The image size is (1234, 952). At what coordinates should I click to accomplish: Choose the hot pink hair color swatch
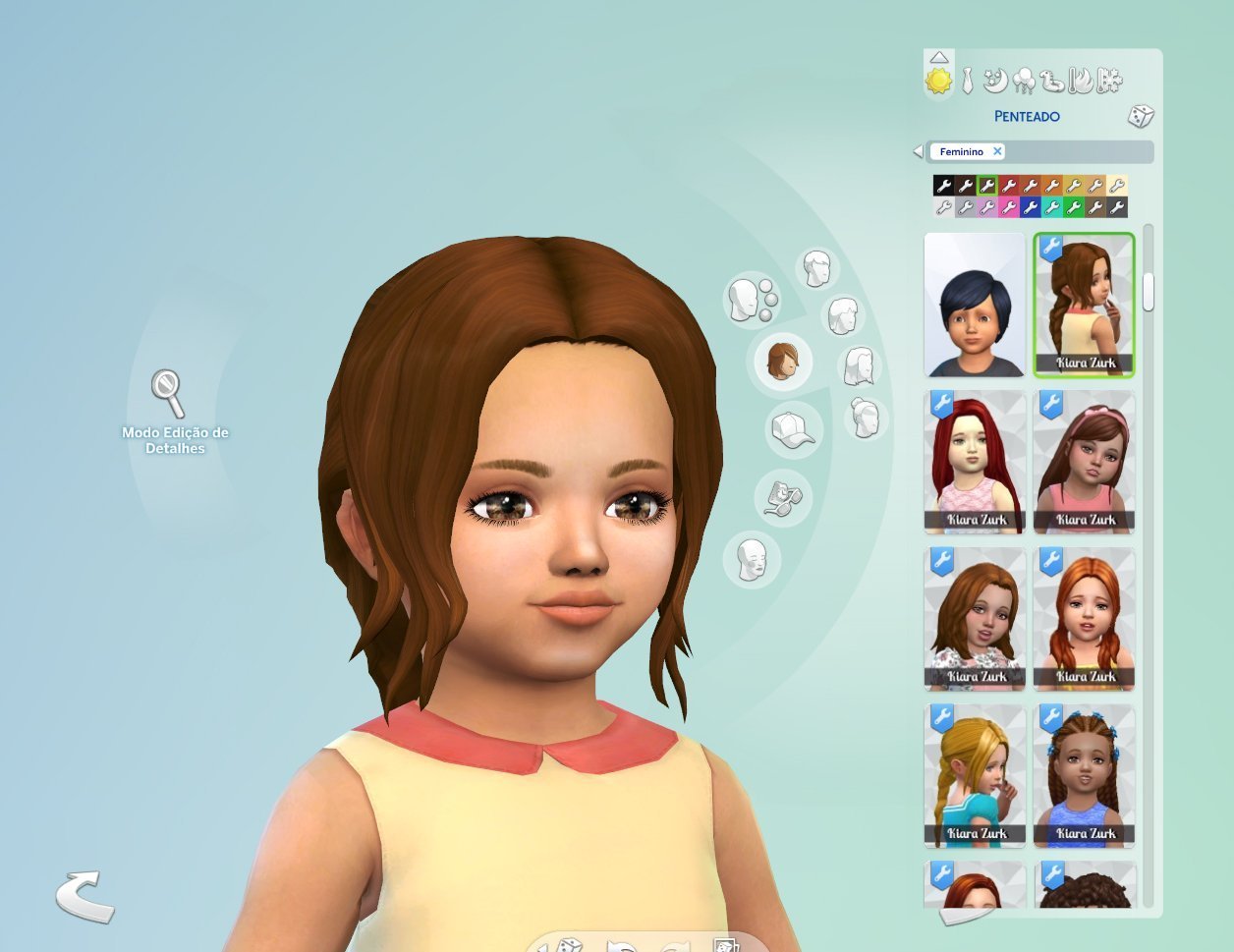pyautogui.click(x=1008, y=207)
